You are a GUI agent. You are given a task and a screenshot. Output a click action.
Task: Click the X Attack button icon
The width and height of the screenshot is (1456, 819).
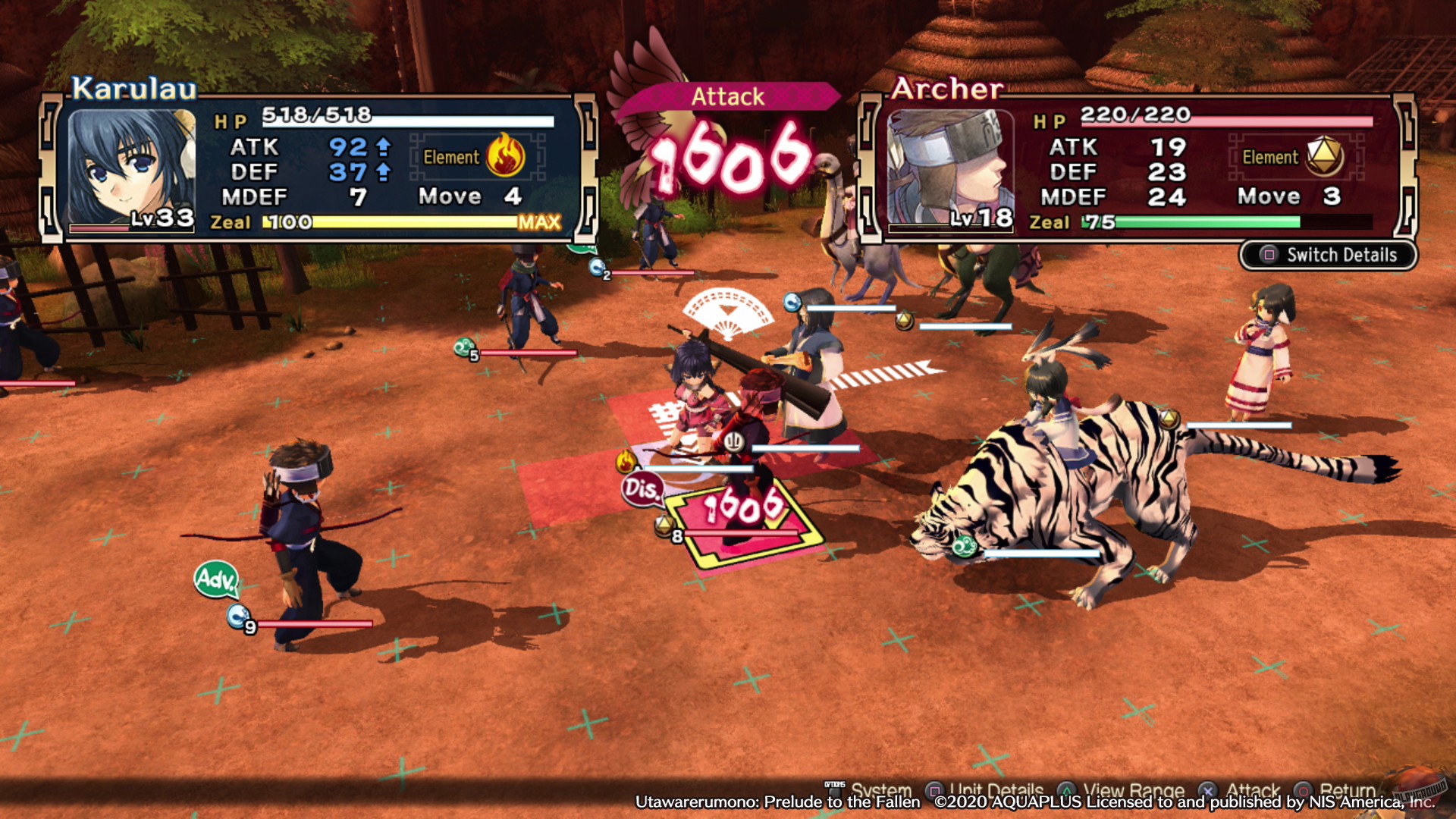click(x=1207, y=790)
